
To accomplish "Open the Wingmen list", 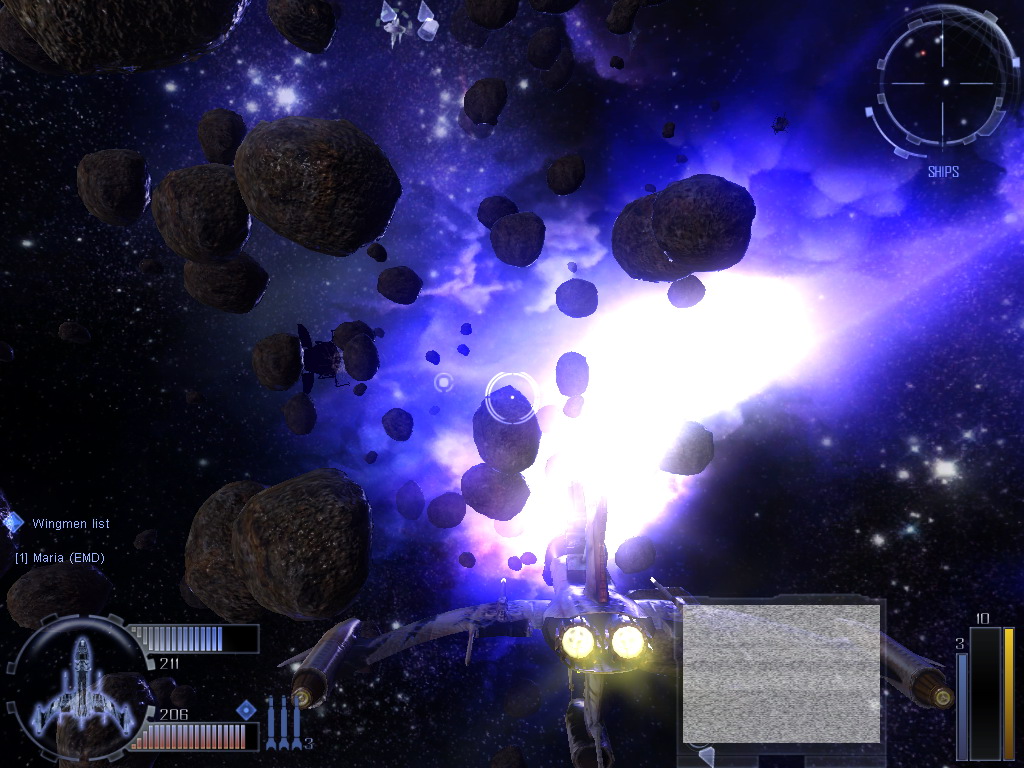I will click(x=70, y=524).
